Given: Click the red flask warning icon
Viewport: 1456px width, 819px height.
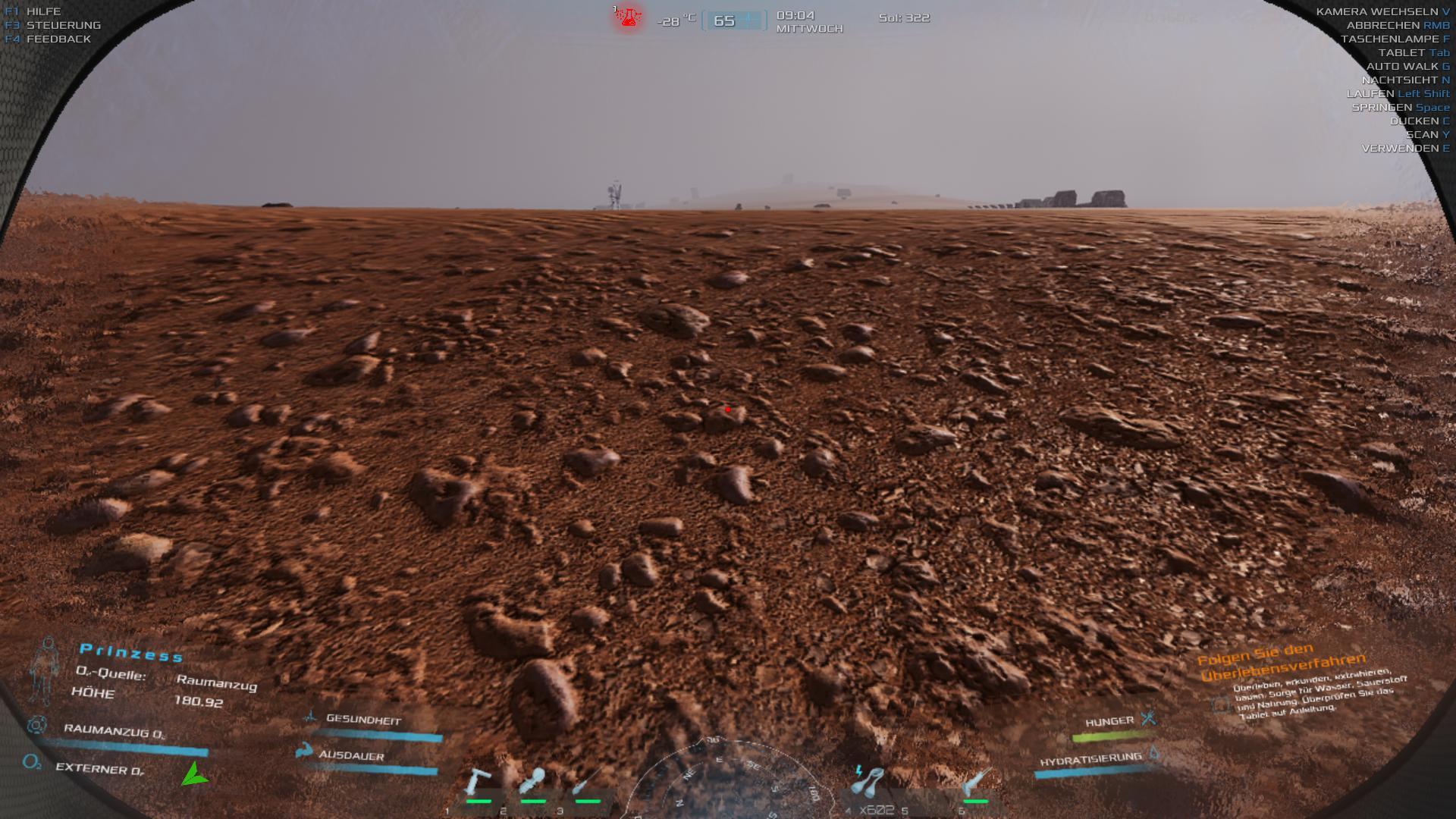Looking at the screenshot, I should pyautogui.click(x=627, y=16).
